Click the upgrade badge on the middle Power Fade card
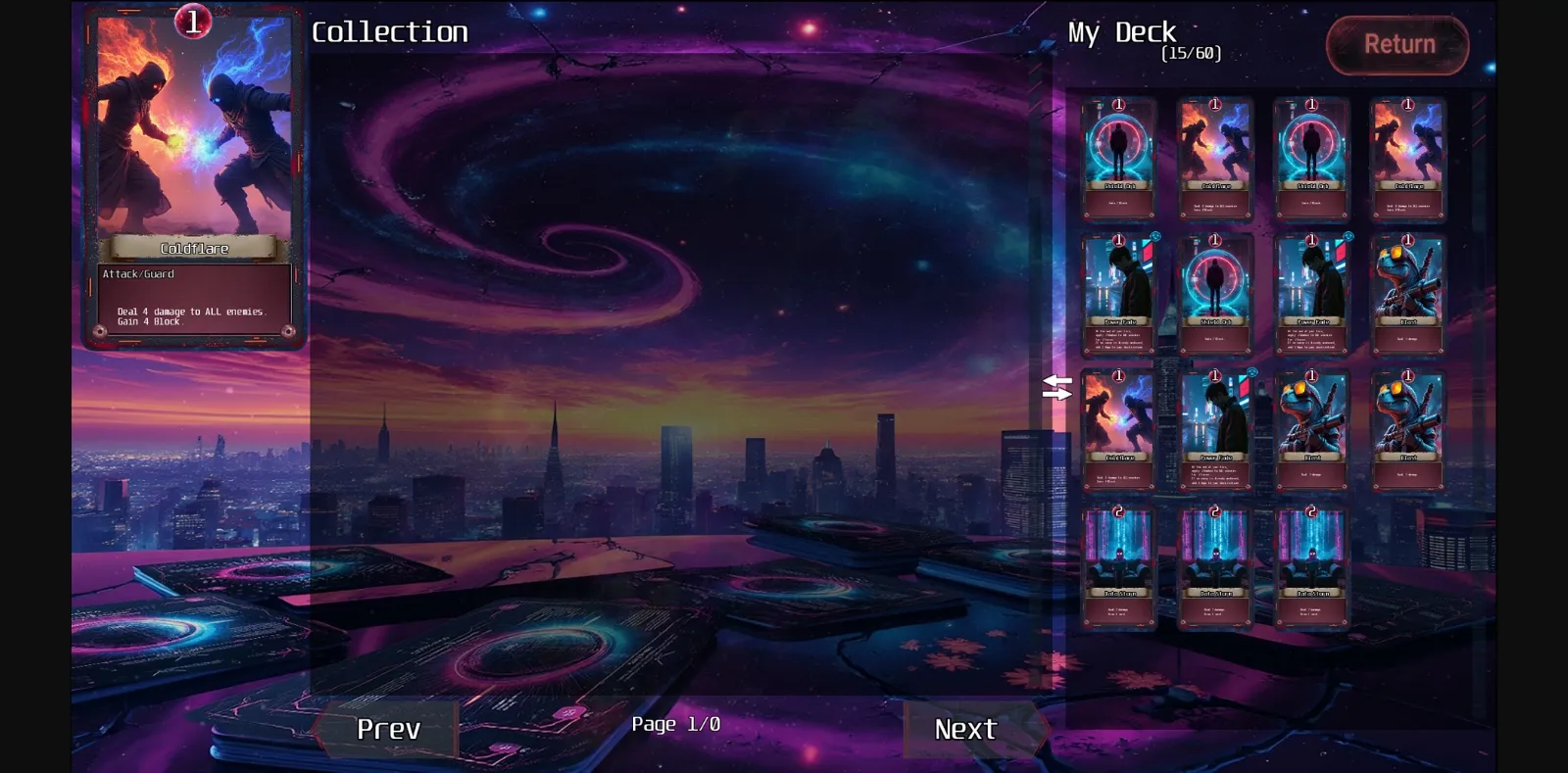The image size is (1568, 773). [1347, 236]
